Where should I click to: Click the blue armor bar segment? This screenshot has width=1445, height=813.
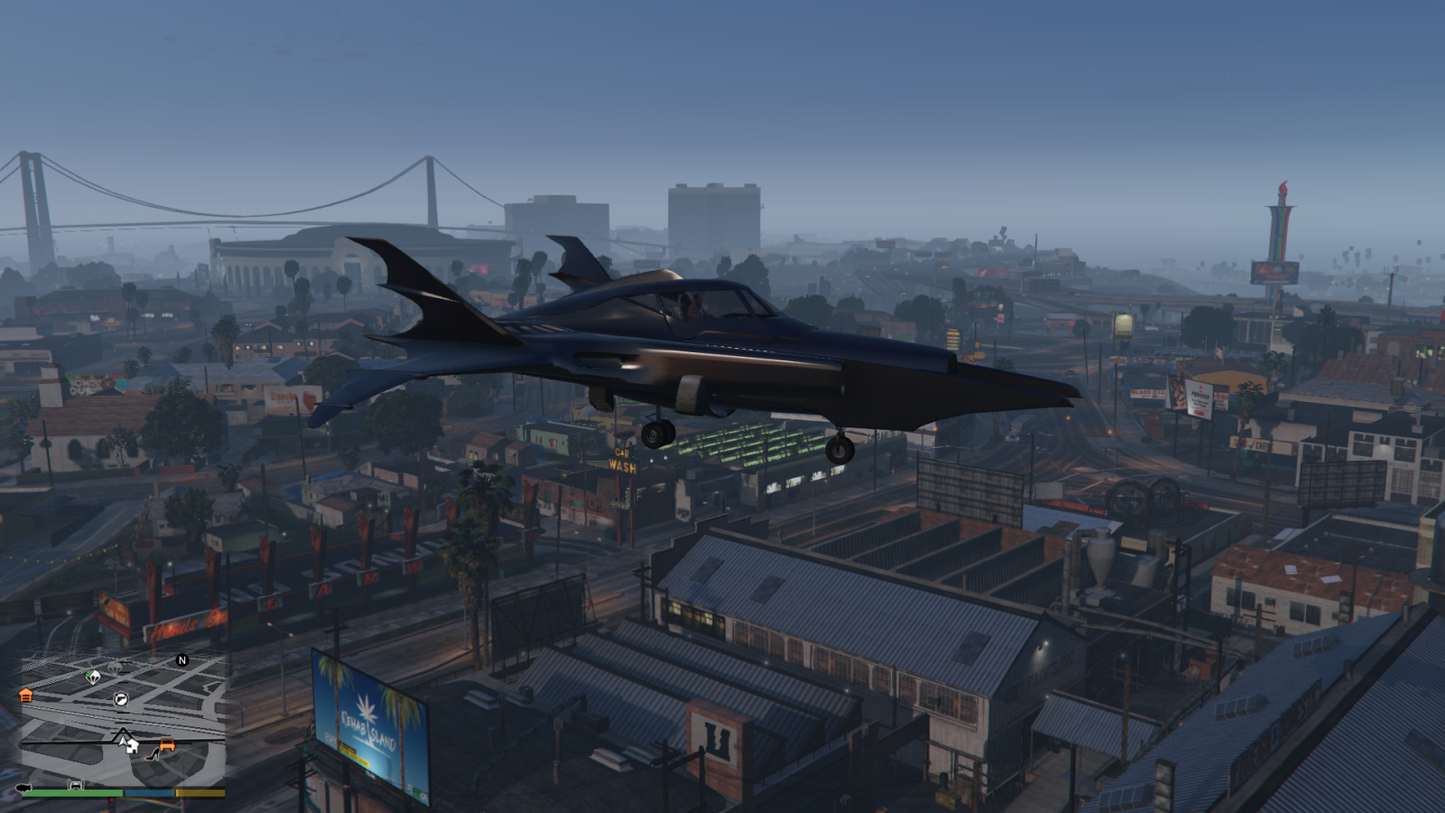tap(149, 794)
